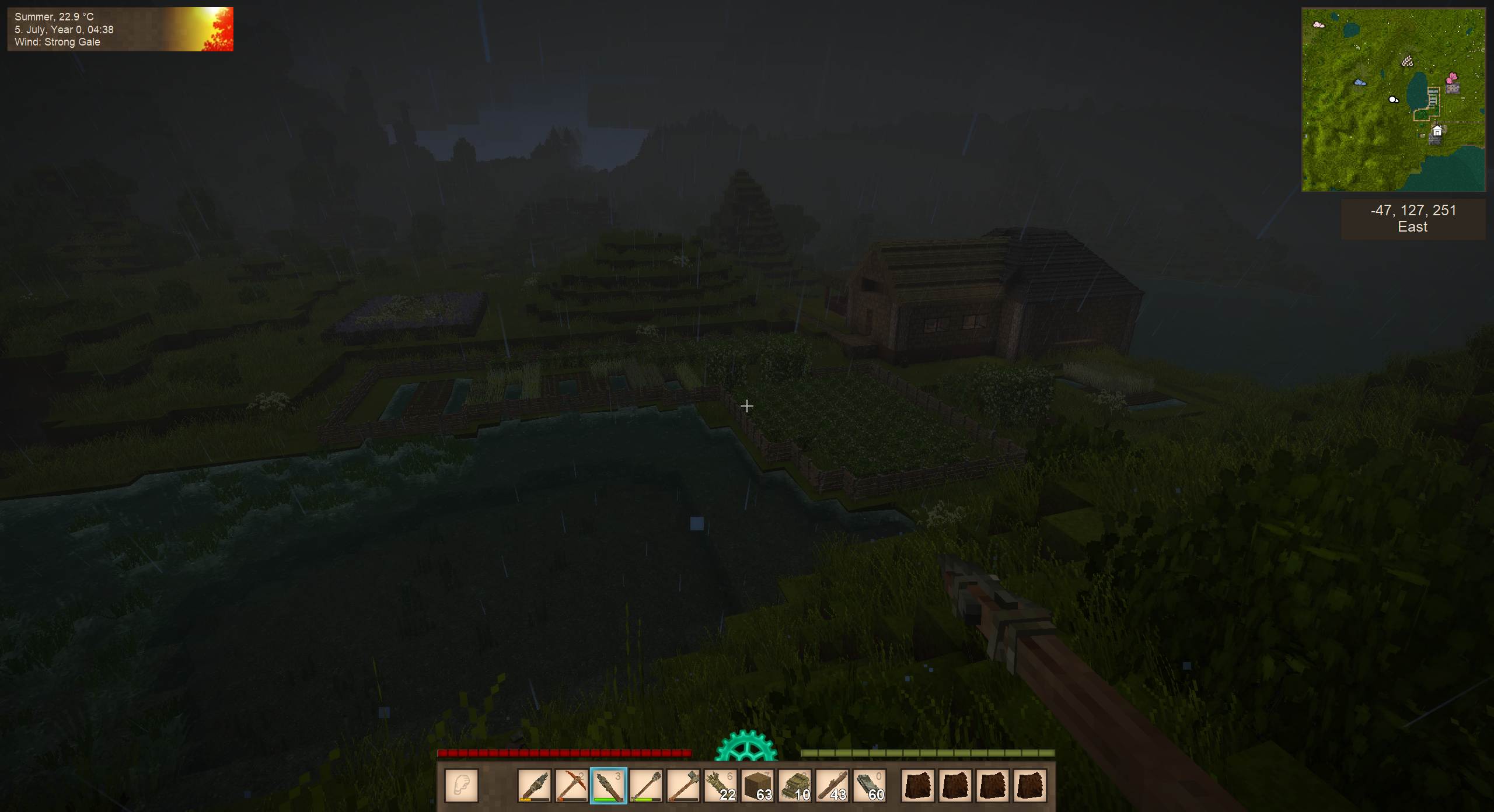
Task: Click the empty offhand slot with hand icon
Action: click(462, 786)
